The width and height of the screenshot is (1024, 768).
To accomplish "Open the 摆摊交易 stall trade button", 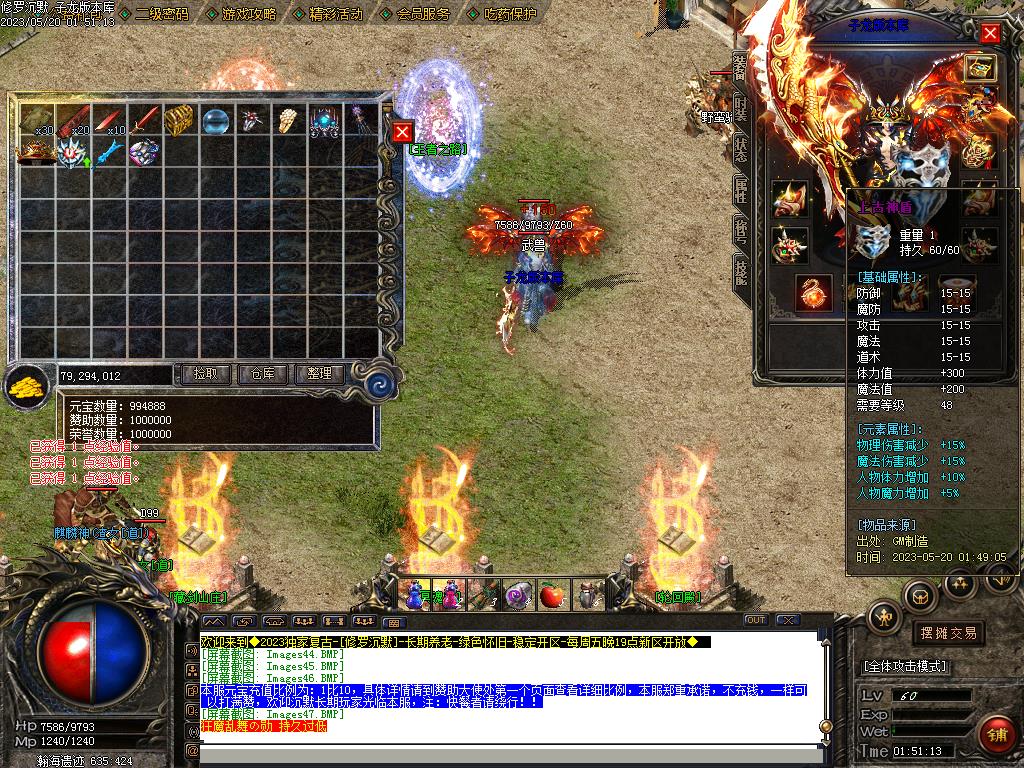I will [x=946, y=633].
